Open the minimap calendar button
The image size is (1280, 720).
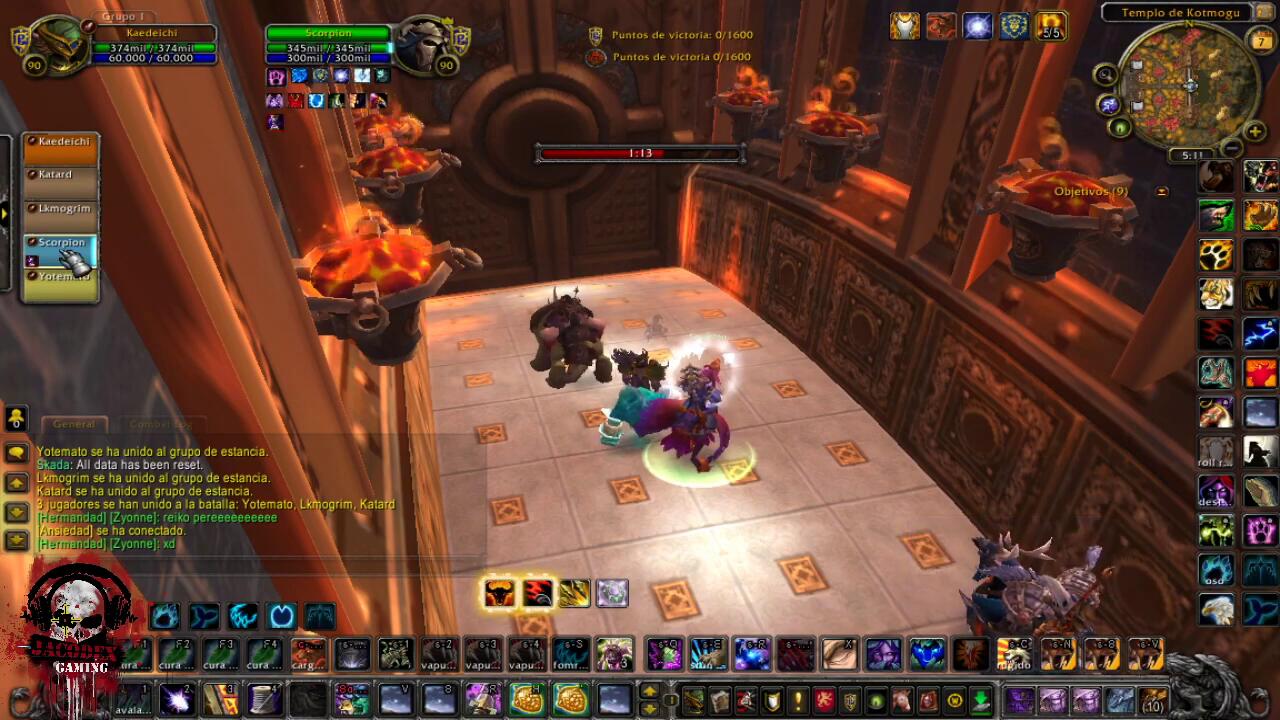1261,39
